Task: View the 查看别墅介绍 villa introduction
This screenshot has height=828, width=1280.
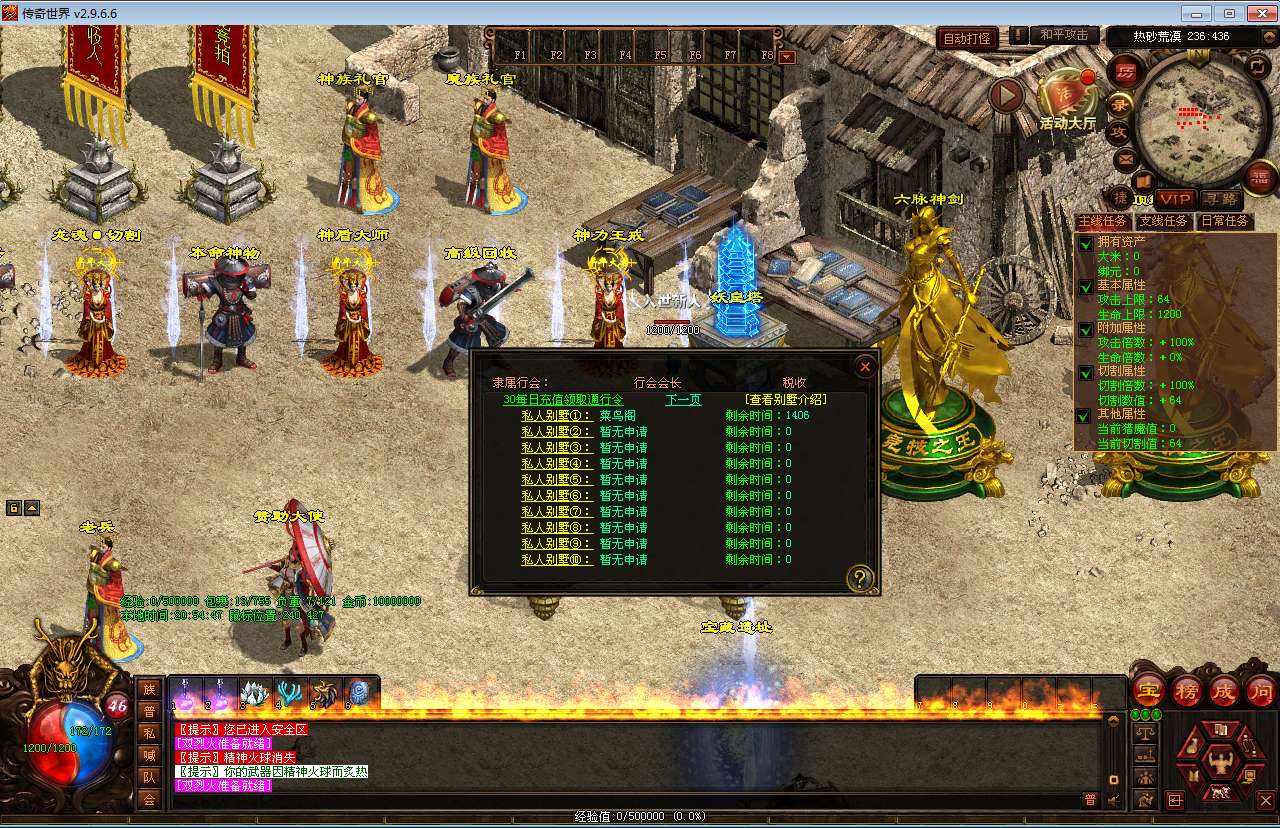Action: [x=786, y=400]
